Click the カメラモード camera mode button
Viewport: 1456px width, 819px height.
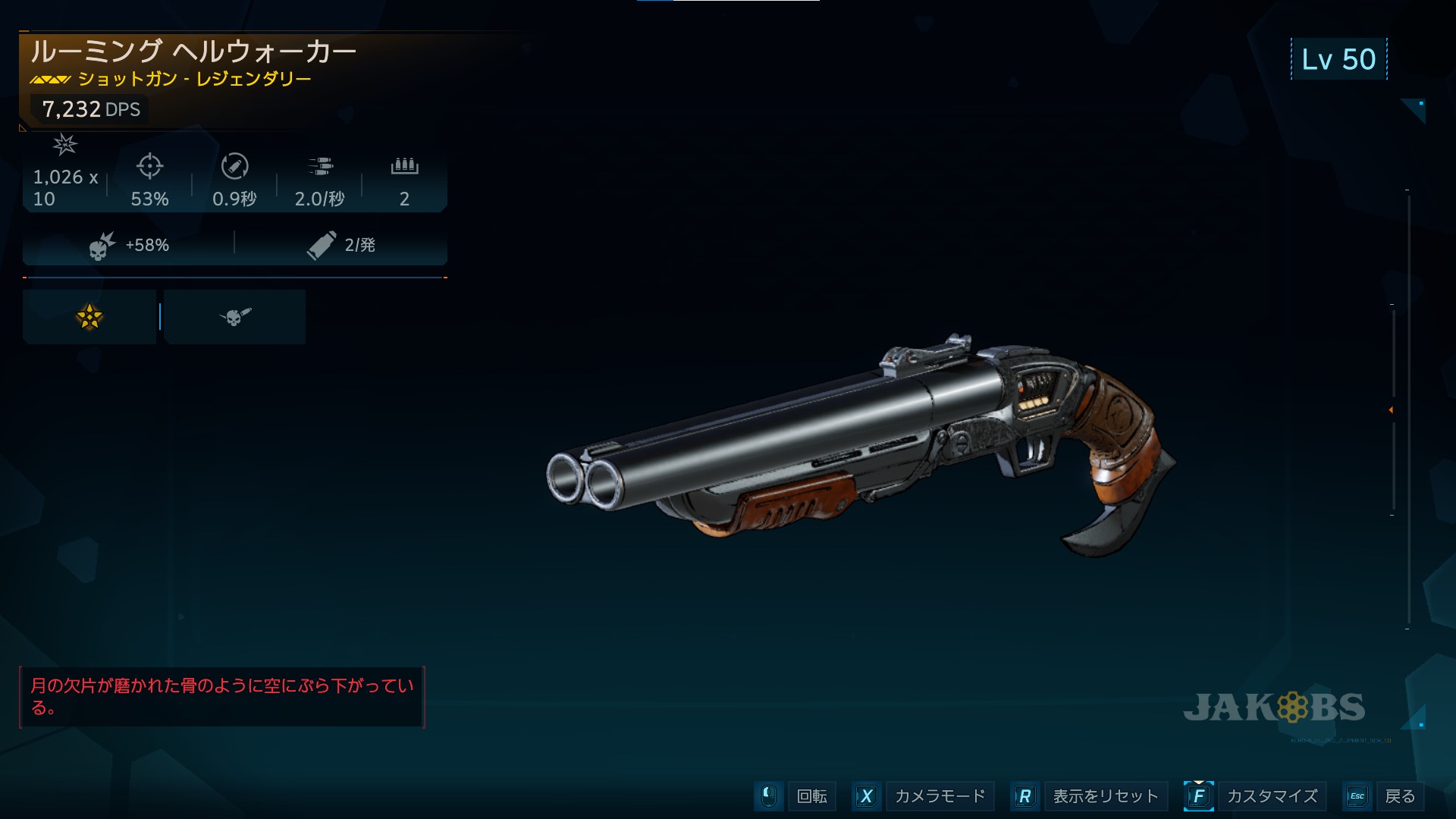(939, 796)
